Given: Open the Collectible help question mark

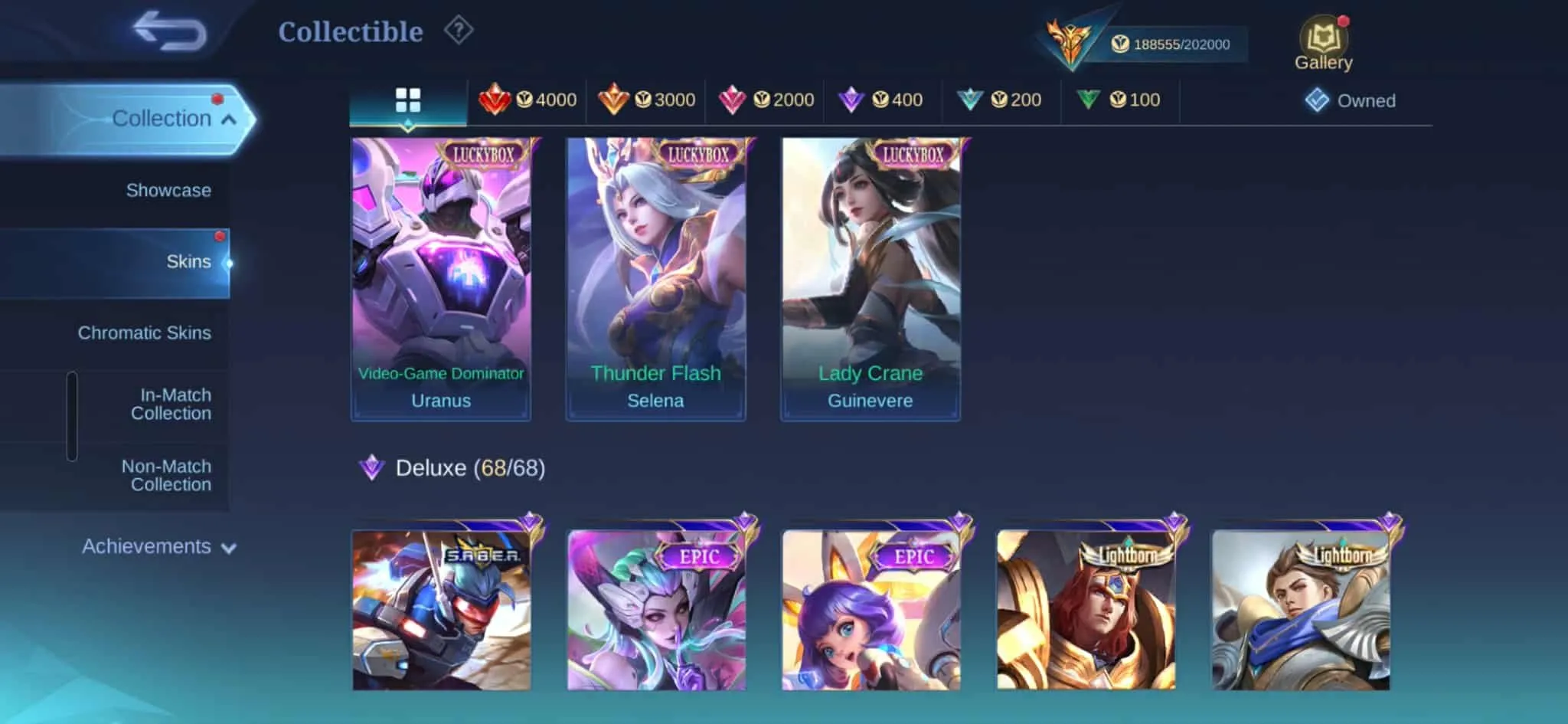Looking at the screenshot, I should [x=457, y=31].
